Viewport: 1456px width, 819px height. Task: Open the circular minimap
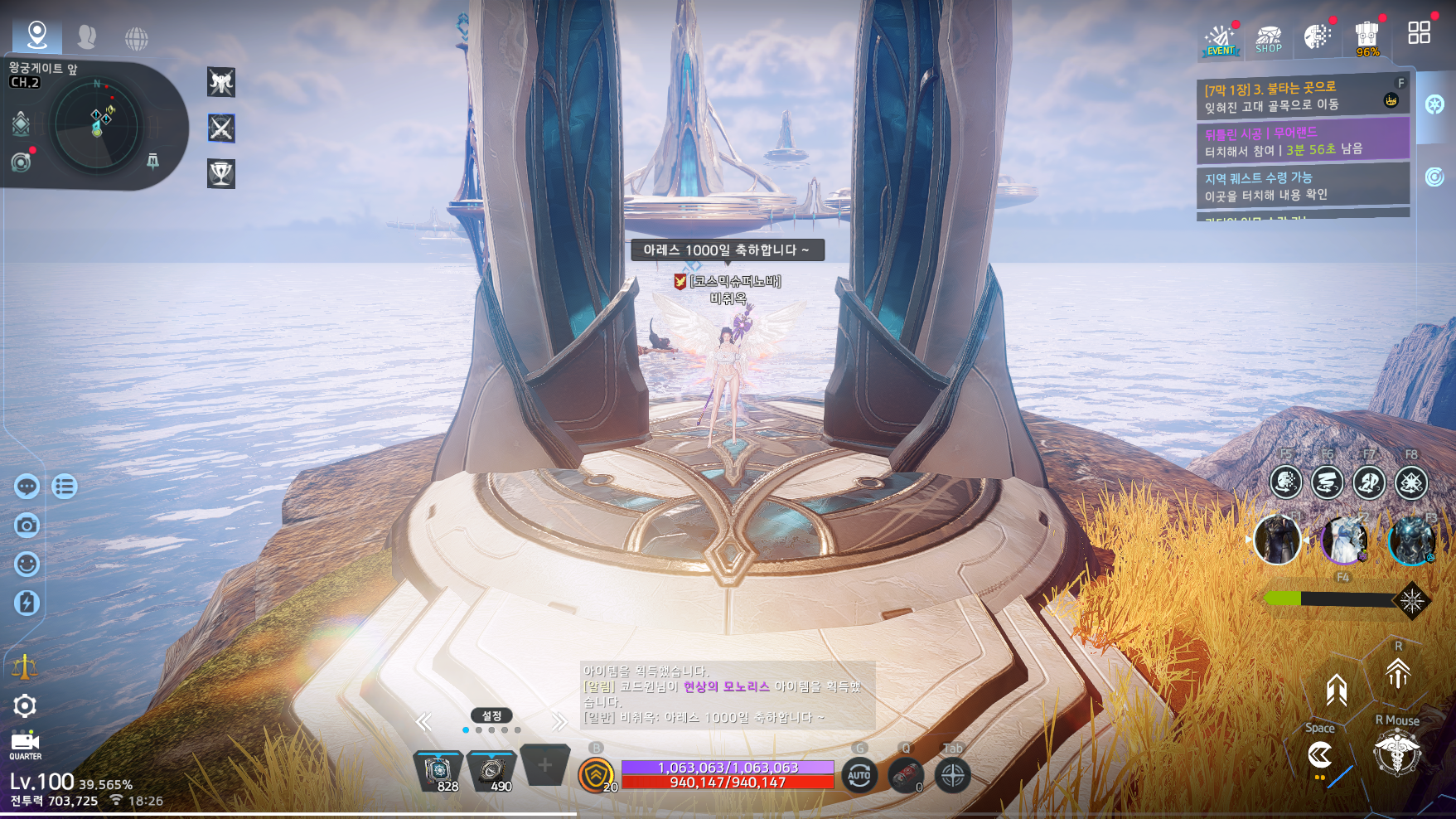click(x=98, y=126)
